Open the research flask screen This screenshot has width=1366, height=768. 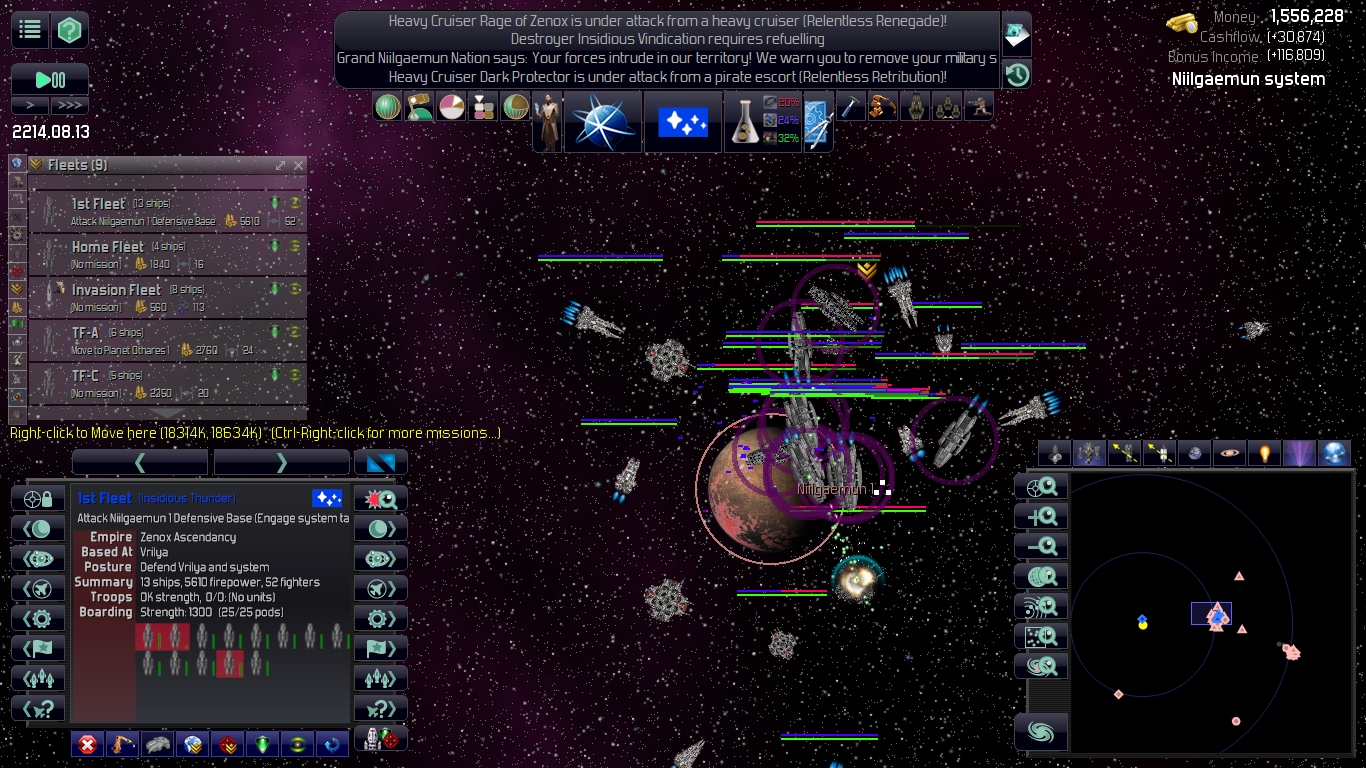click(745, 122)
